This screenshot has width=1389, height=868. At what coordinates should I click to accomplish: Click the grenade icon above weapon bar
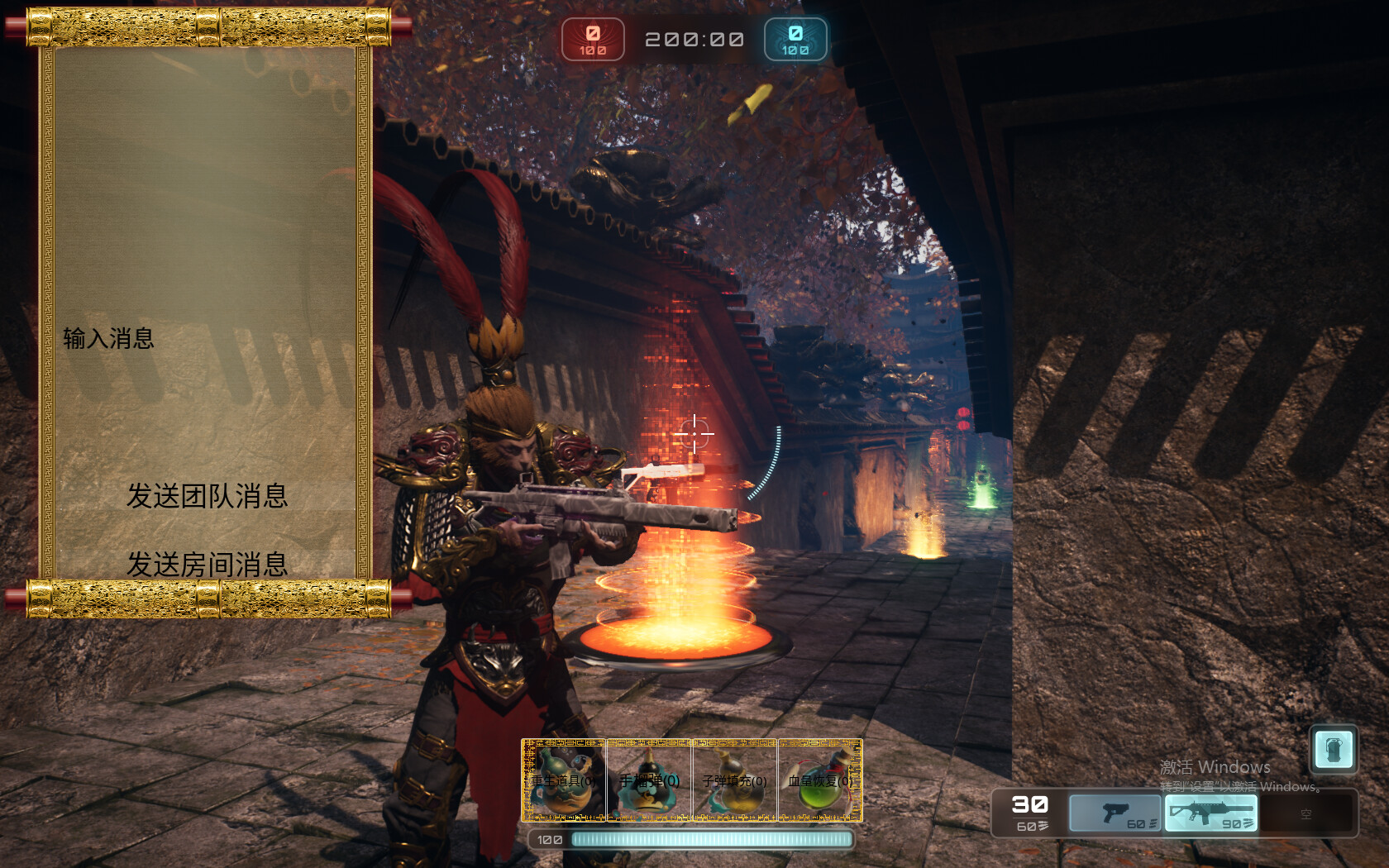point(1334,750)
